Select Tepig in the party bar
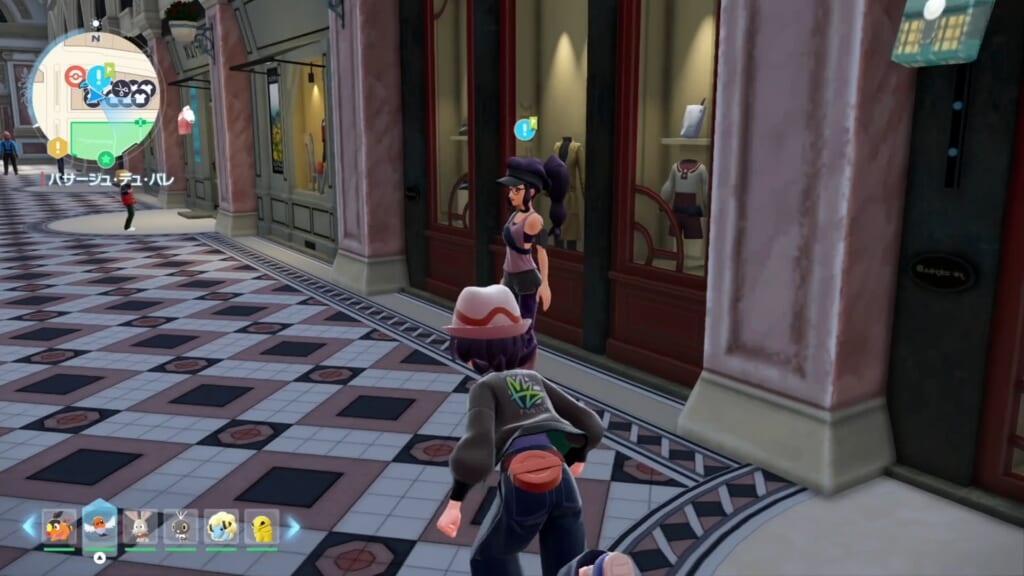 coord(59,526)
